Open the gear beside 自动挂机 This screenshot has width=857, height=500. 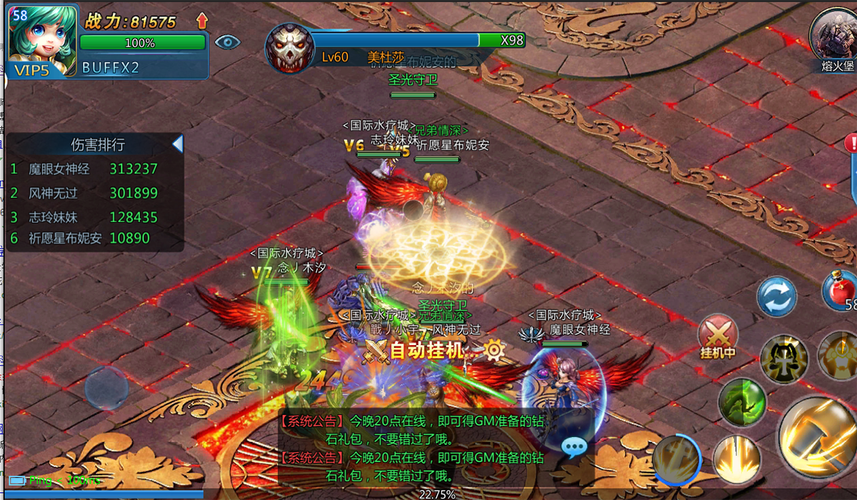[x=494, y=350]
